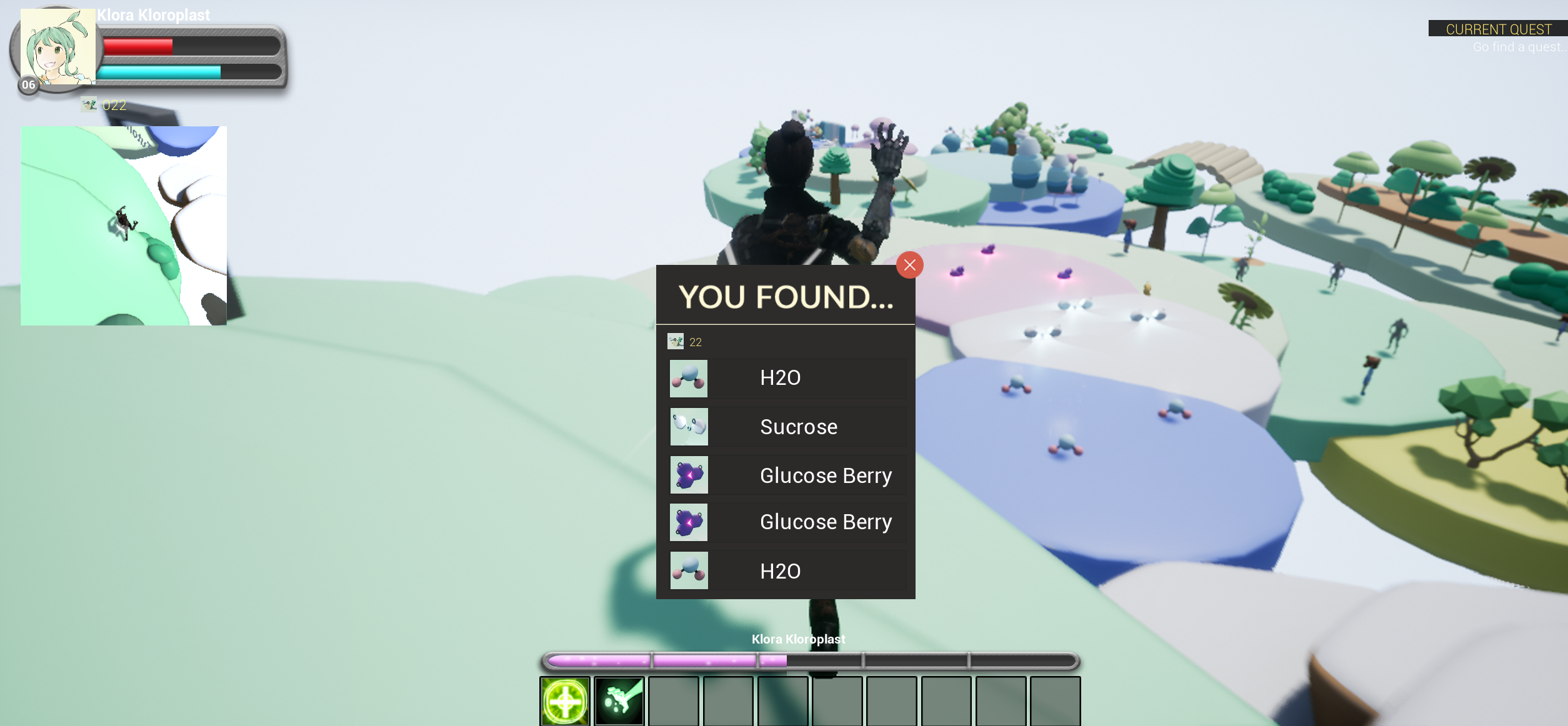This screenshot has height=726, width=1568.
Task: Click Klora Kloroplast's character portrait
Action: [x=57, y=47]
